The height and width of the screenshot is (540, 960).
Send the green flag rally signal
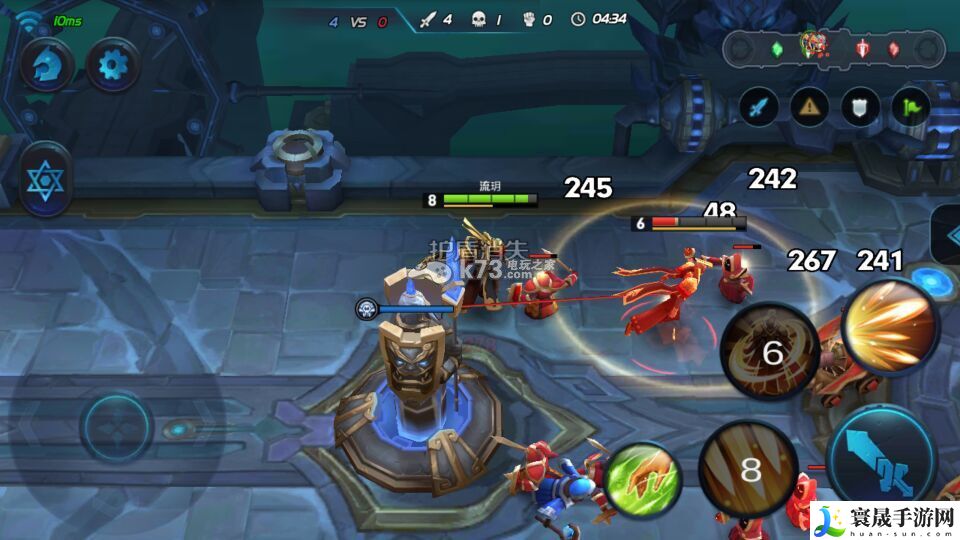tap(910, 106)
